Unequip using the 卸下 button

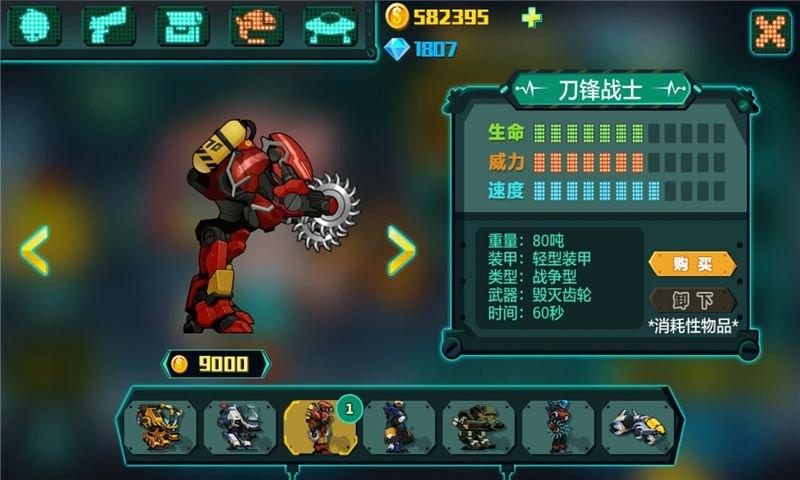pos(692,300)
